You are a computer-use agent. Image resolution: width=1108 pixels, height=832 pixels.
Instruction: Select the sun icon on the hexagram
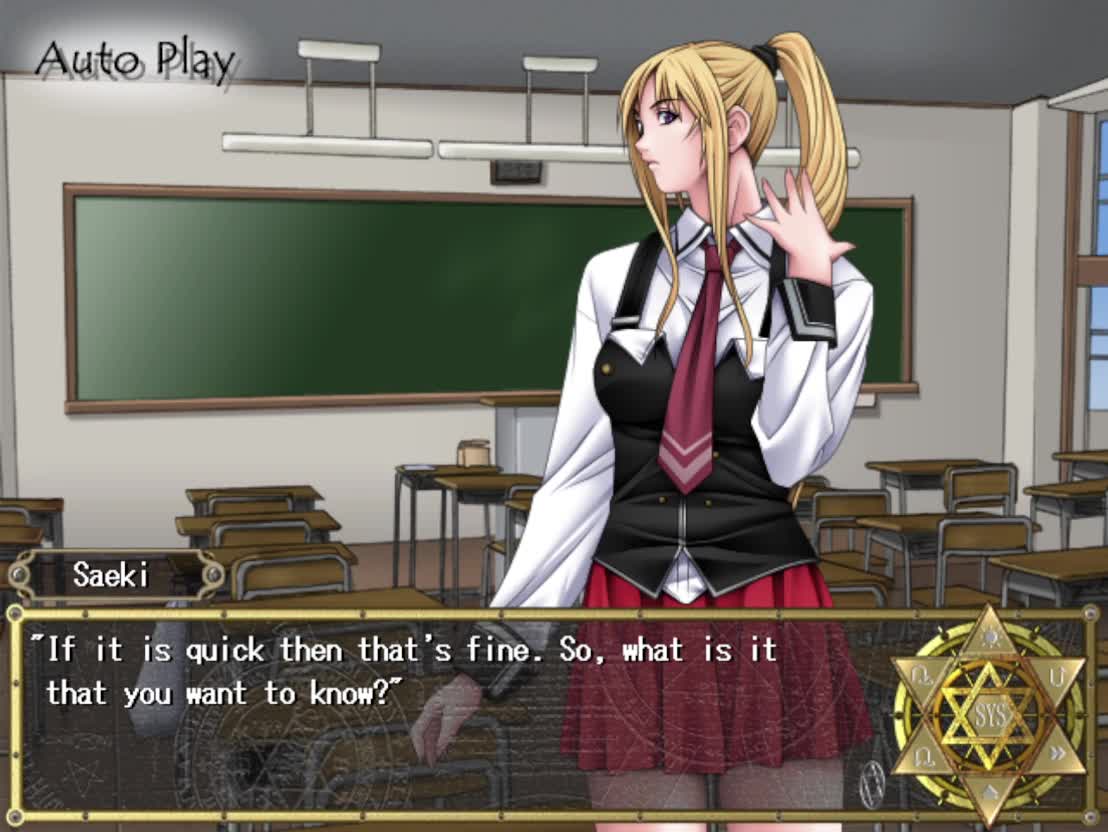(988, 639)
